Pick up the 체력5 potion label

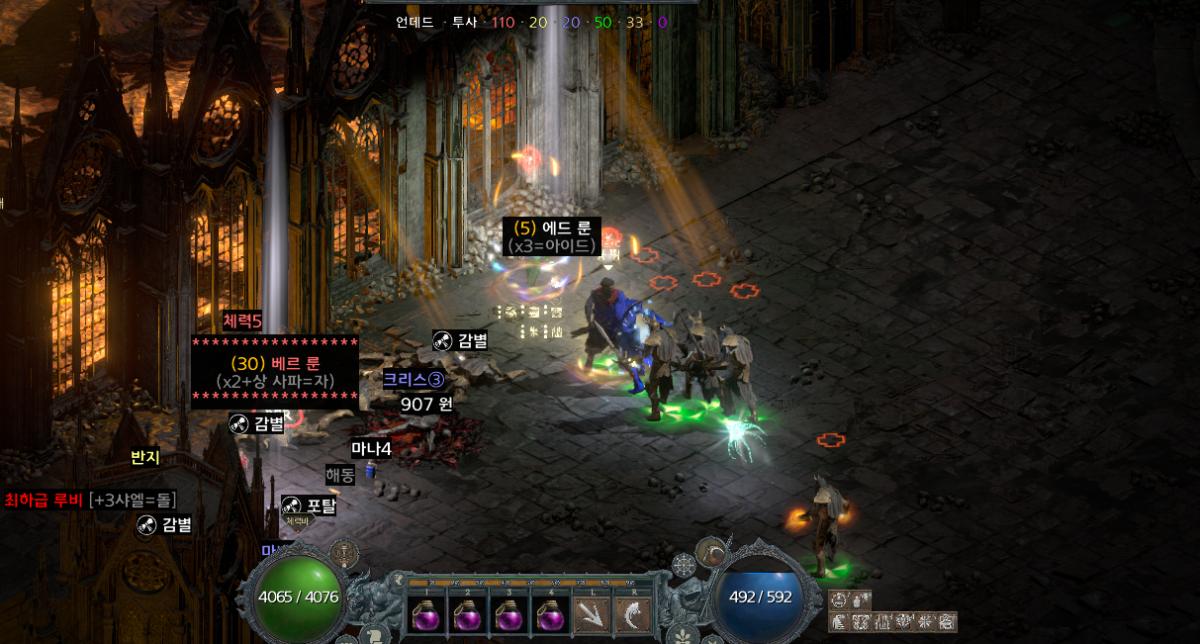(x=242, y=321)
